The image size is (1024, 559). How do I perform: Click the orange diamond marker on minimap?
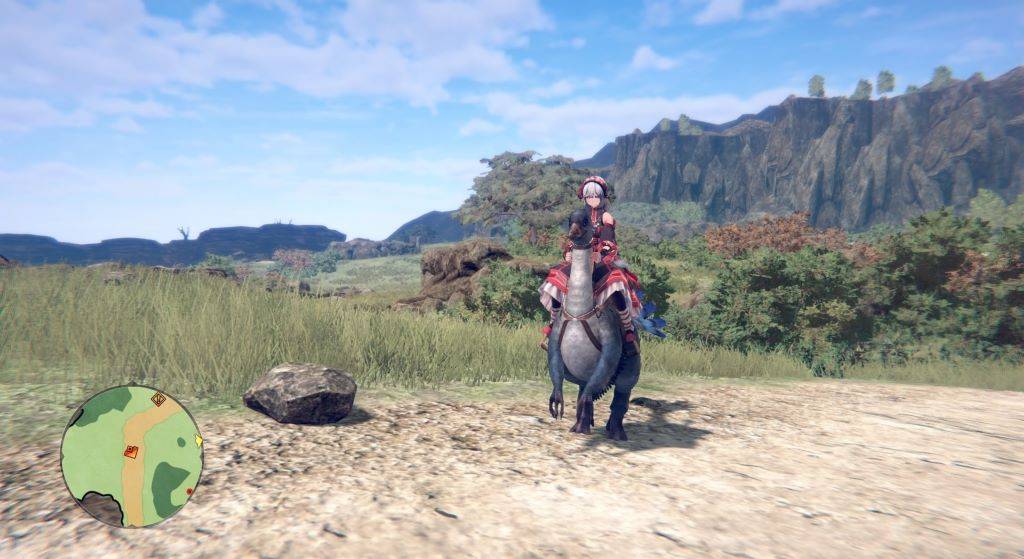pyautogui.click(x=158, y=399)
